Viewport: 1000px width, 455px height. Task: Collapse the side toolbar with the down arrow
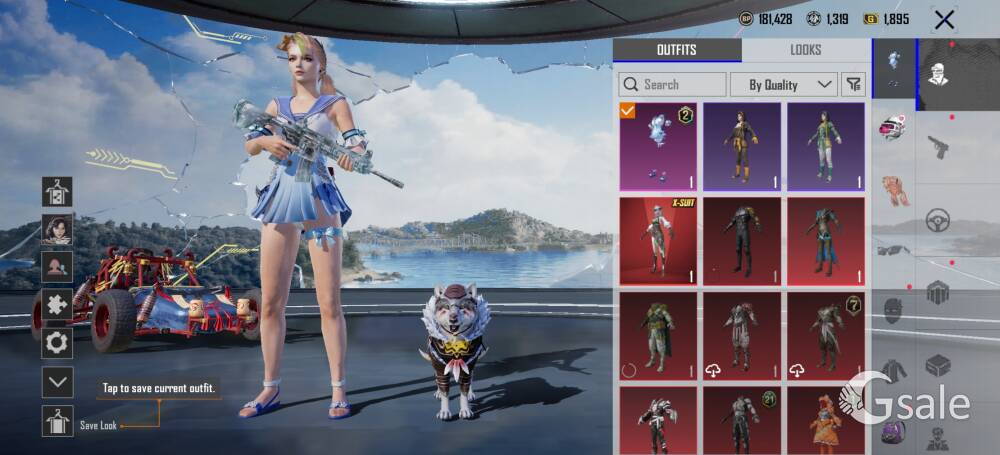57,381
